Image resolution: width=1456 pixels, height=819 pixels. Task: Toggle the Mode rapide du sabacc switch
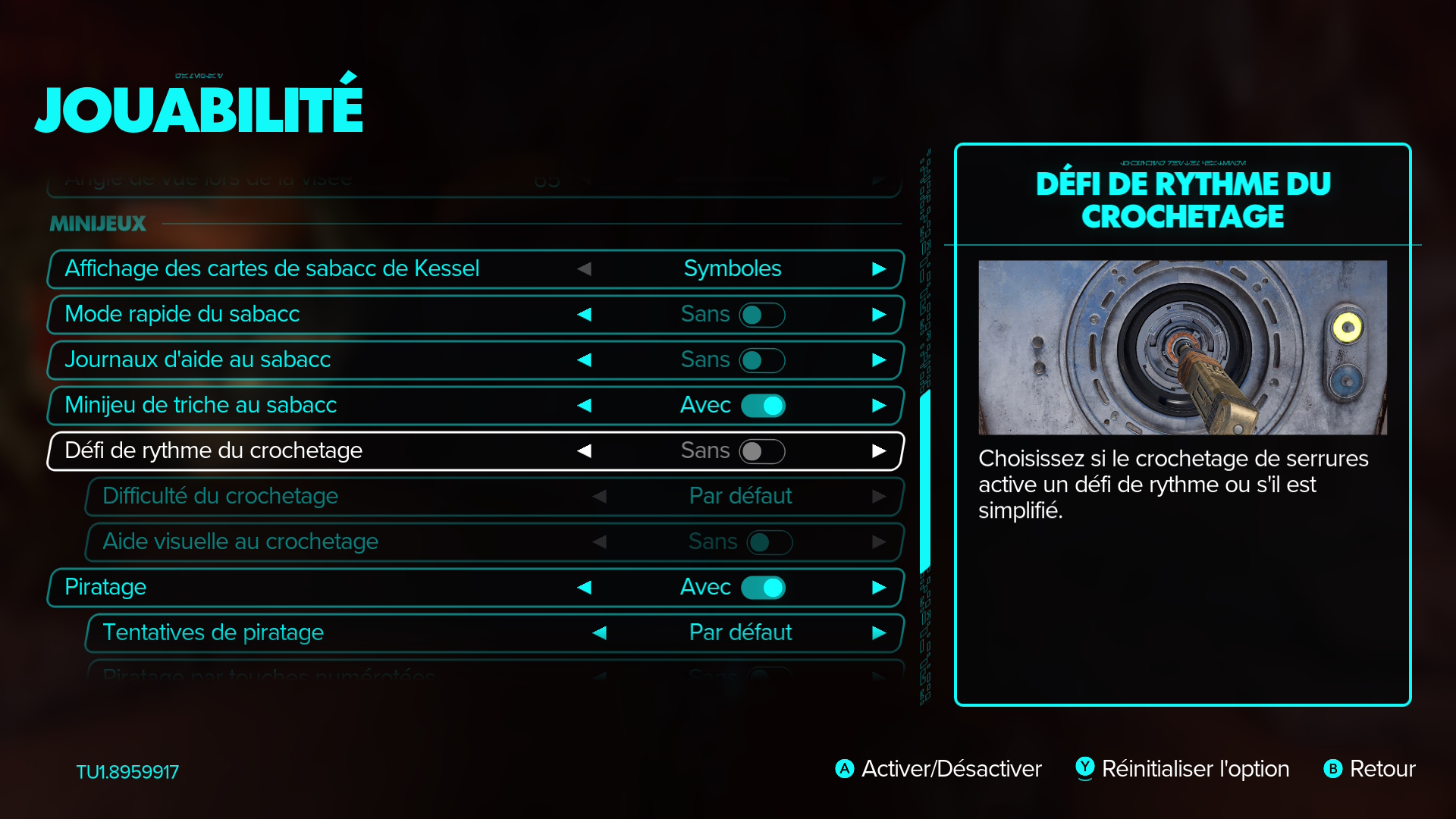761,315
